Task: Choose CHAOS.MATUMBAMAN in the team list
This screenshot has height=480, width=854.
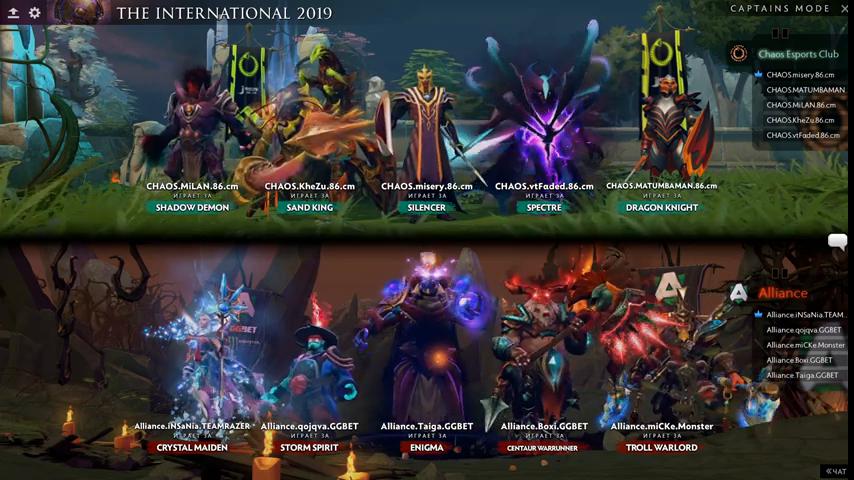Action: pos(805,90)
